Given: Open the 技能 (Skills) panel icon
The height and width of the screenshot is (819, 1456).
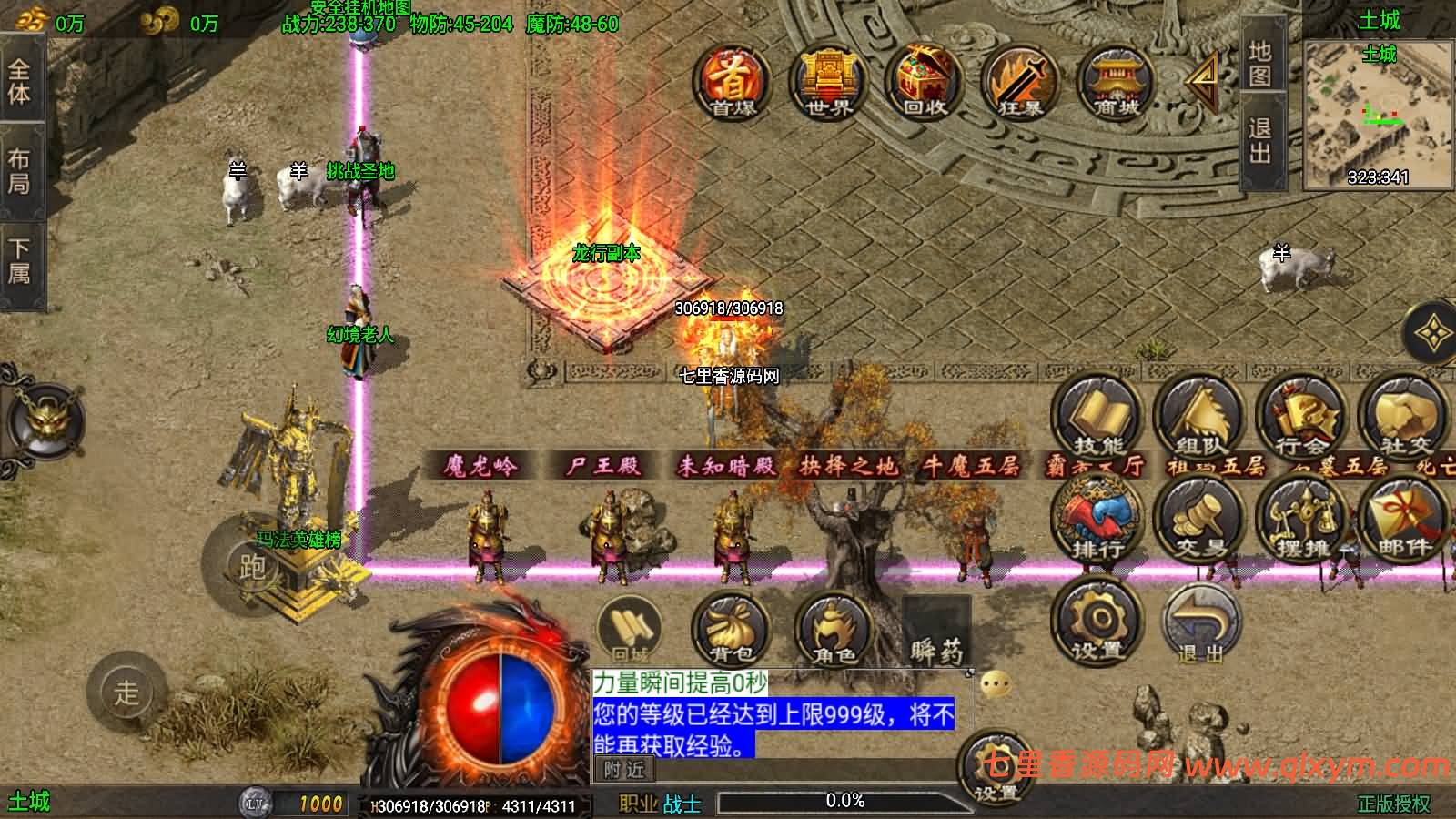Looking at the screenshot, I should tap(1097, 419).
